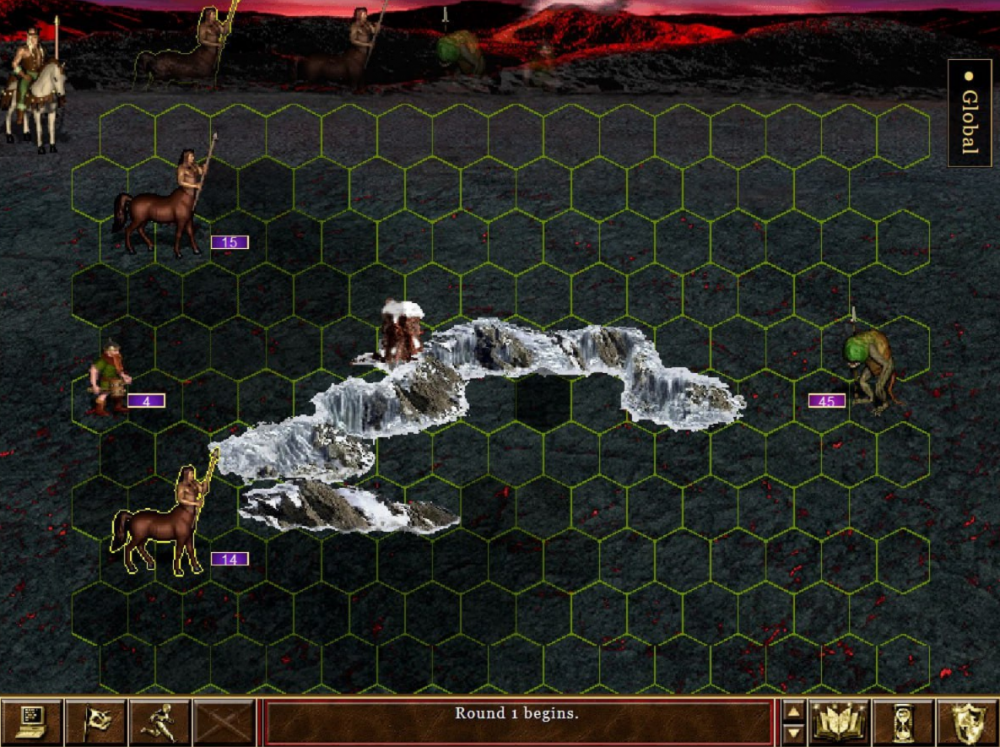This screenshot has width=1000, height=747.
Task: Select the centaur stack of 15
Action: tap(165, 205)
